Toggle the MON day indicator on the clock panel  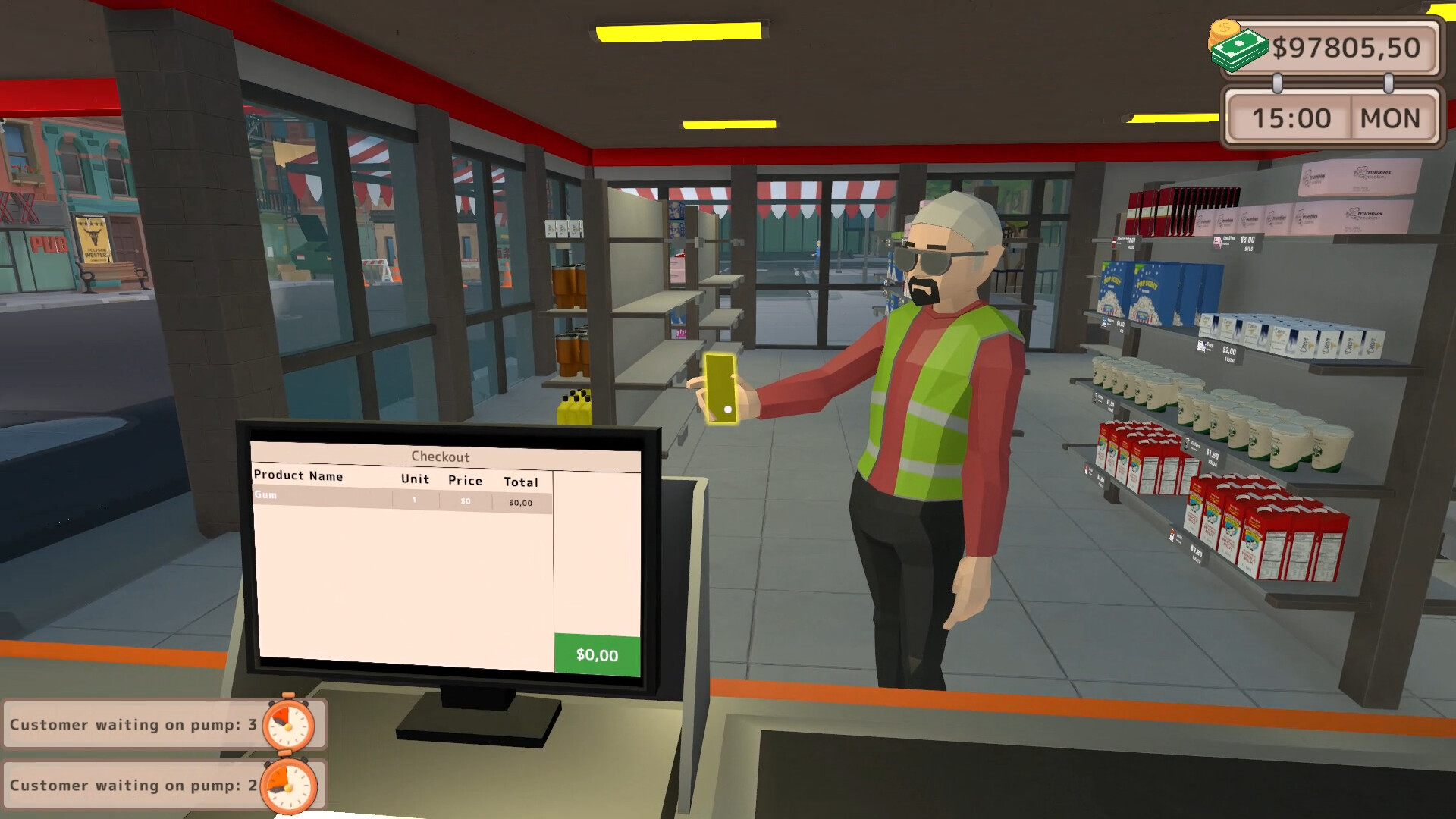pyautogui.click(x=1392, y=118)
